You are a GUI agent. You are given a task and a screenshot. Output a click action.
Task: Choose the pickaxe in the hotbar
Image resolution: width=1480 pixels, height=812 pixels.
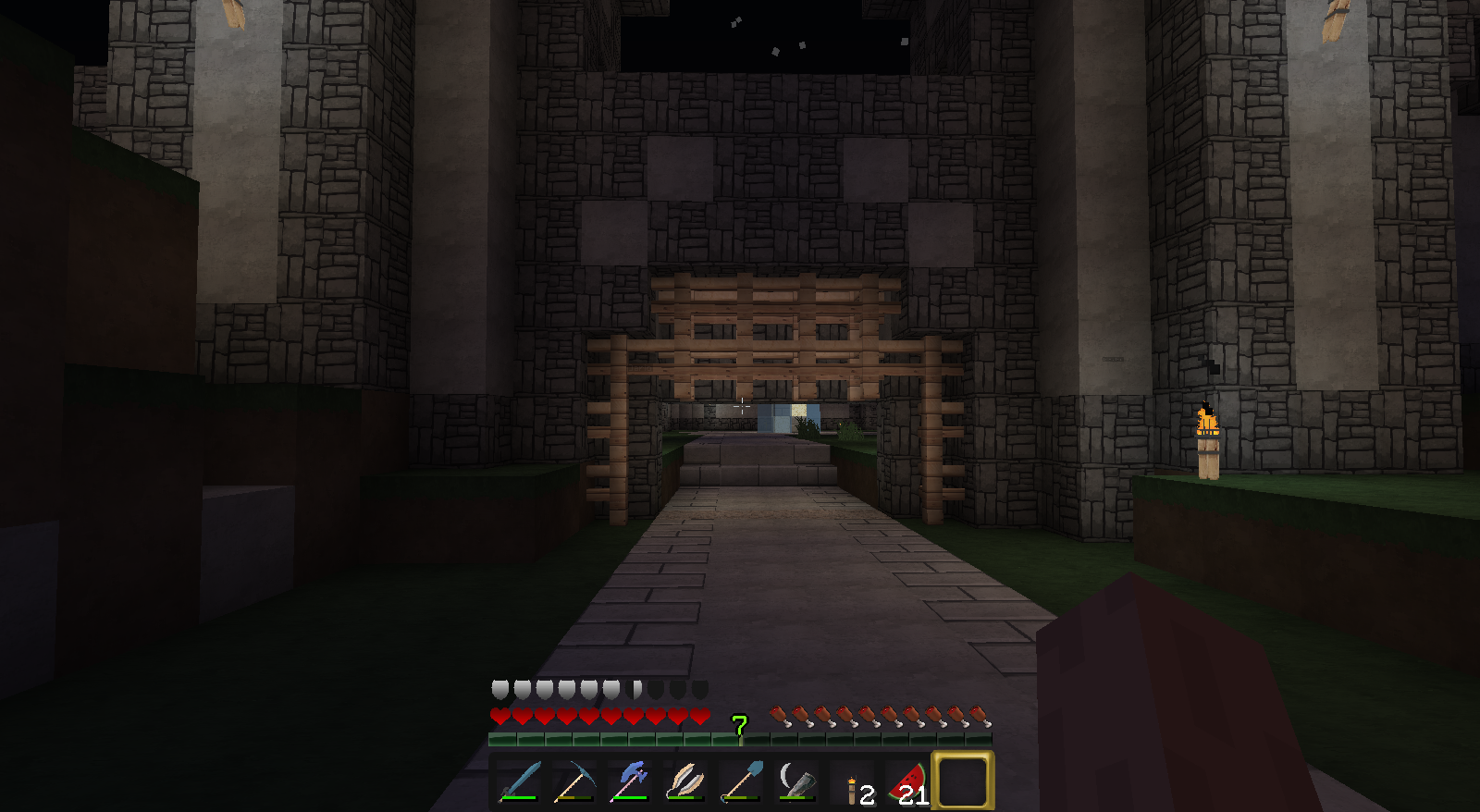[574, 781]
